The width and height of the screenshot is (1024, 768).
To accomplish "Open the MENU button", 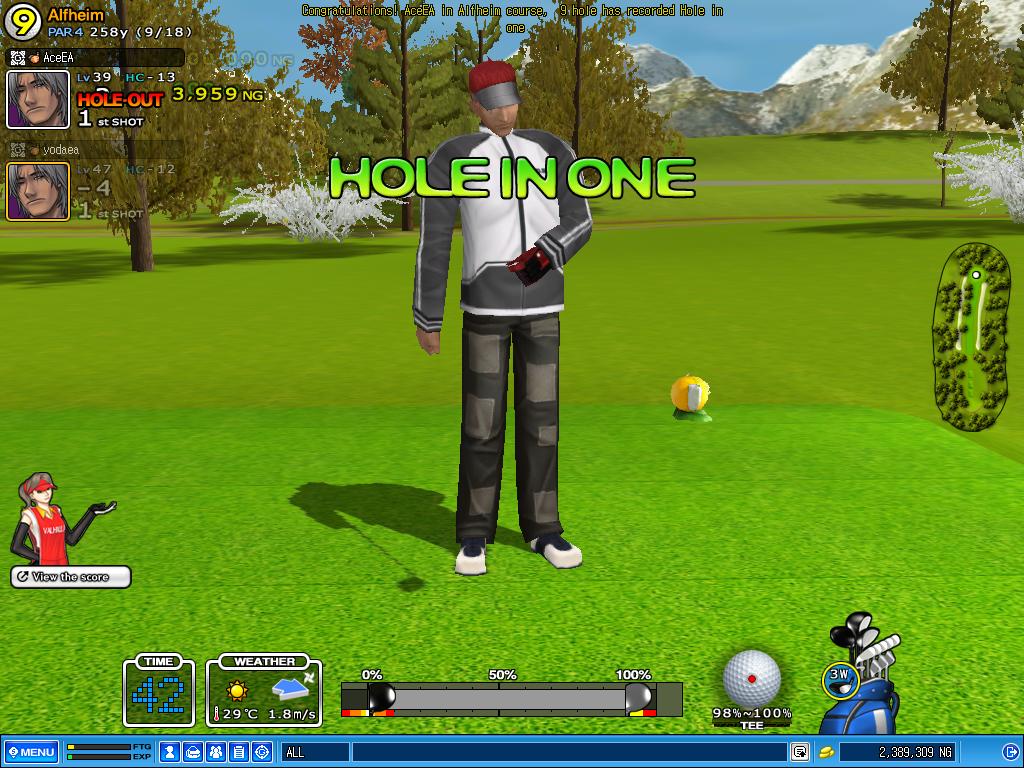I will (31, 752).
